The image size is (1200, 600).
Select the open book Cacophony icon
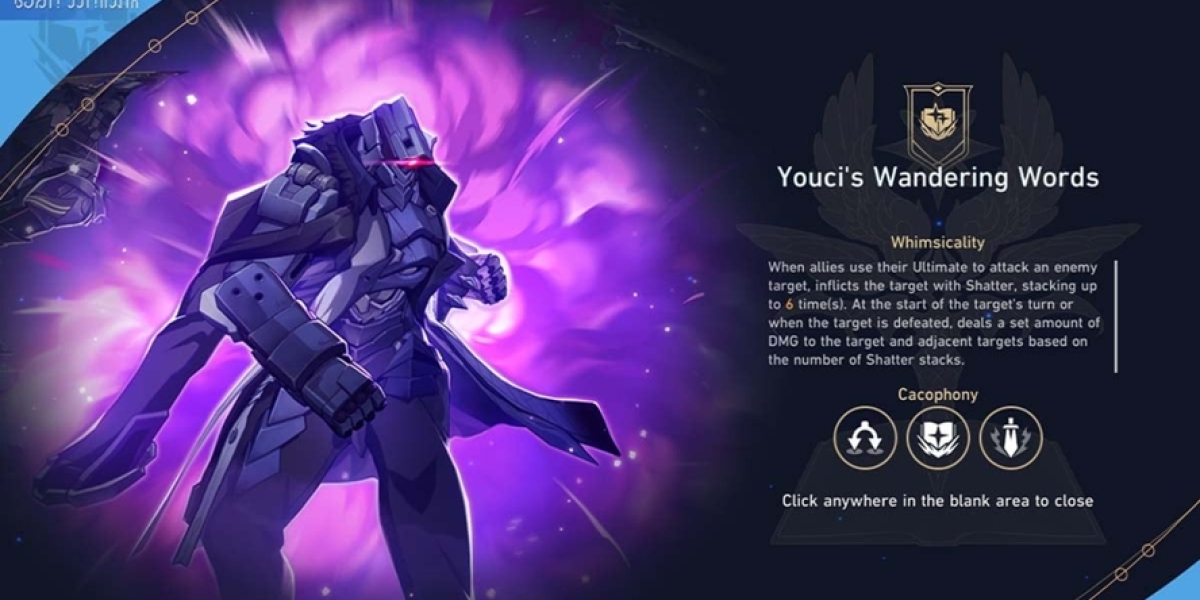click(x=937, y=438)
